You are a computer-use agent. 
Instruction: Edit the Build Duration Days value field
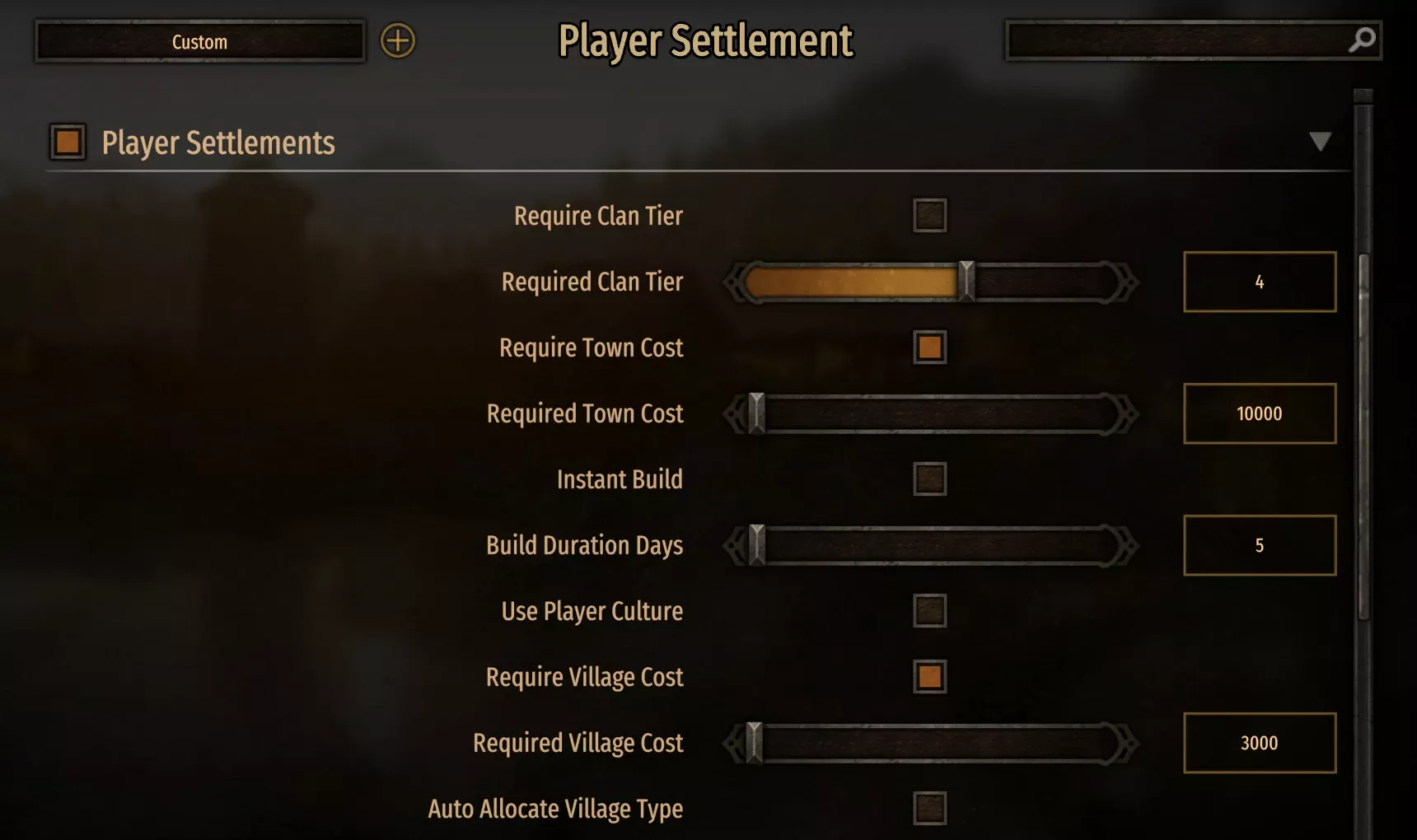pyautogui.click(x=1260, y=545)
